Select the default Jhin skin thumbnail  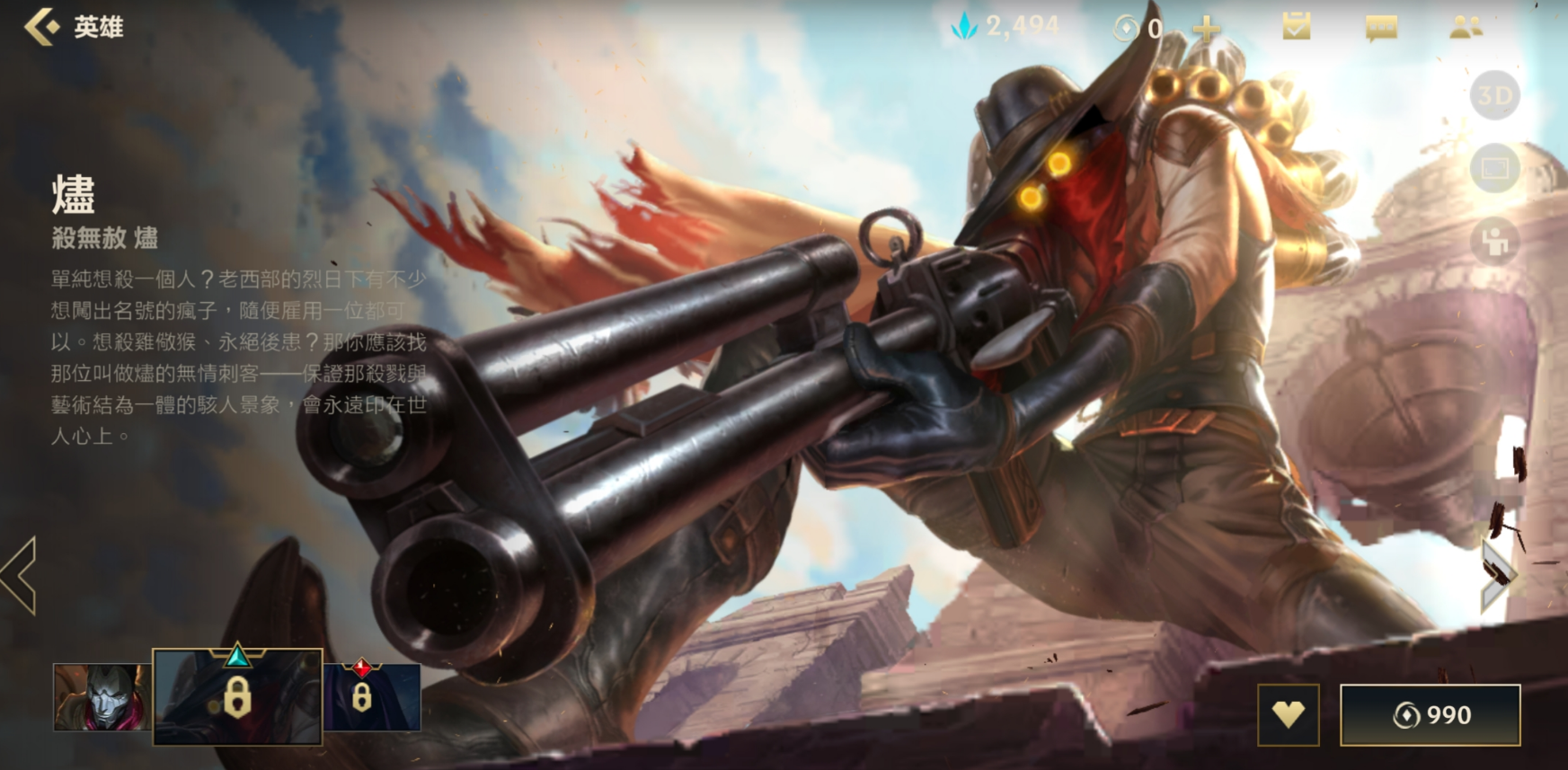point(102,697)
